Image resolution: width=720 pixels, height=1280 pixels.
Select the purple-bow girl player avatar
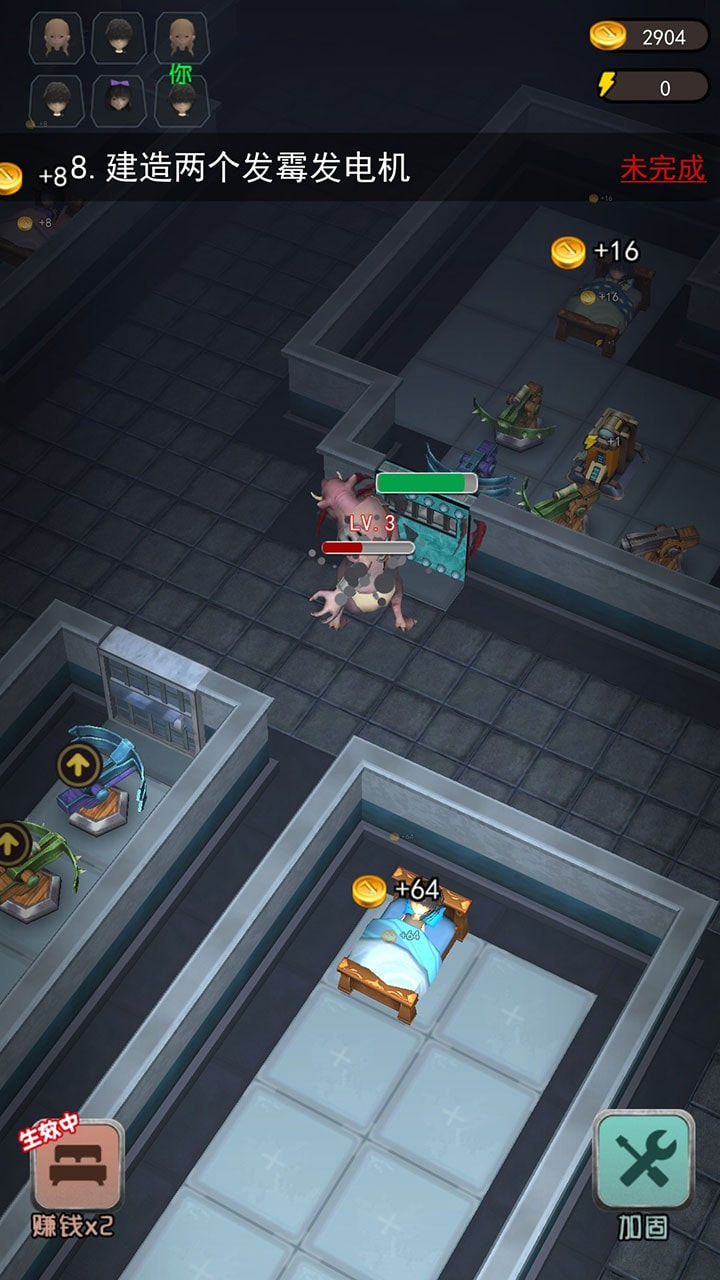(119, 100)
